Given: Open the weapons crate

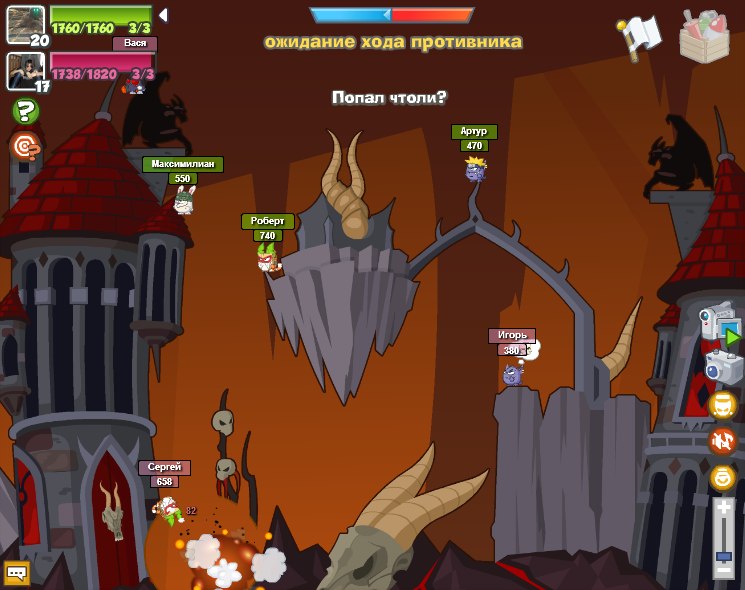Looking at the screenshot, I should point(703,35).
